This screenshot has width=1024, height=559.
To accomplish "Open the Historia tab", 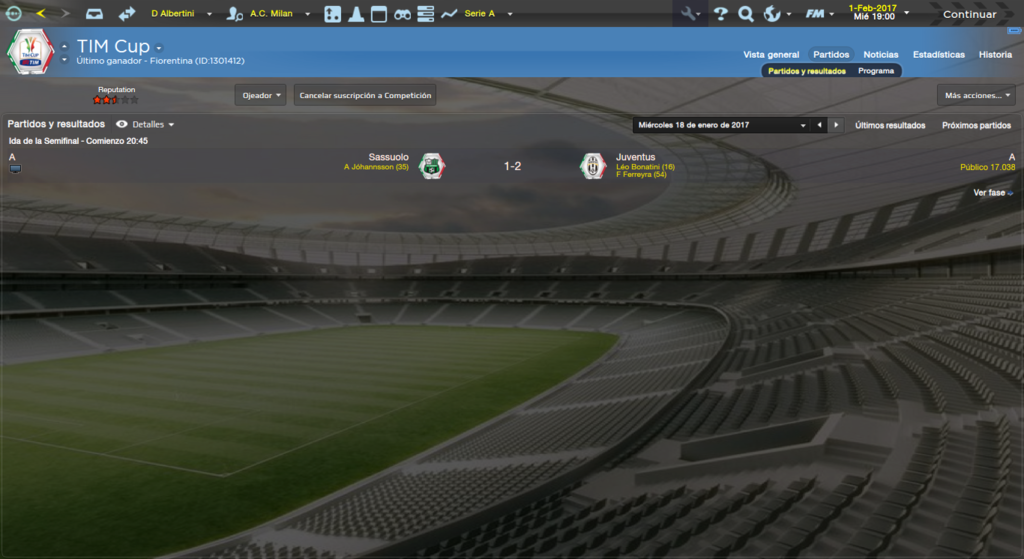I will tap(995, 55).
